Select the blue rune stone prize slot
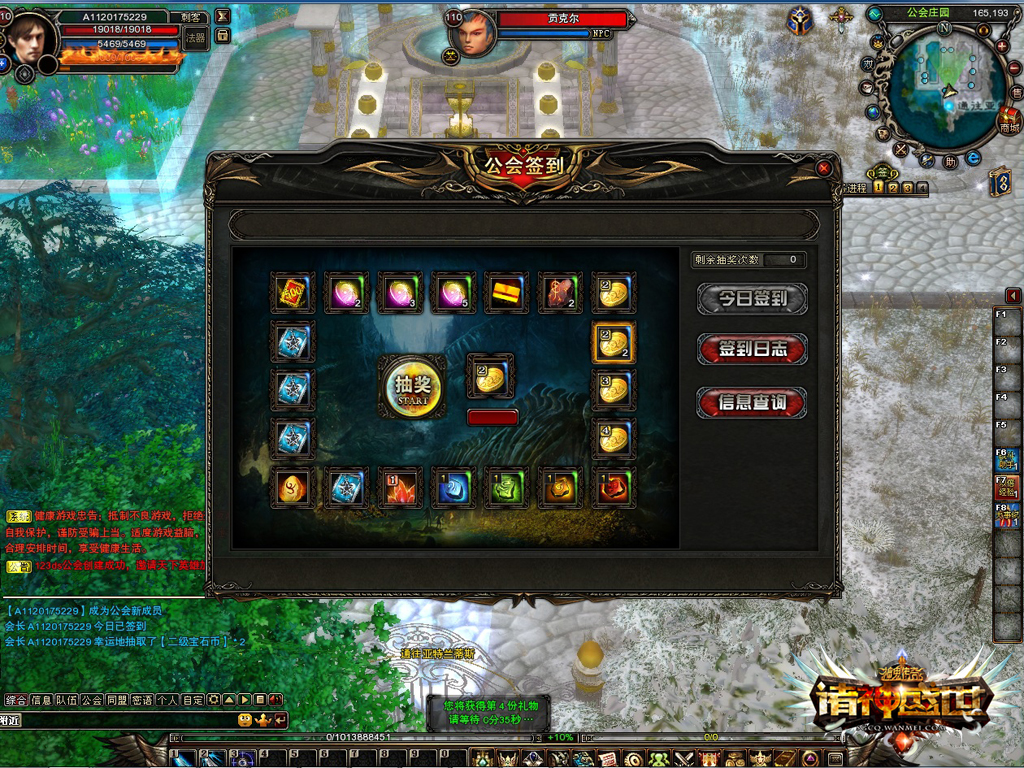Viewport: 1024px width, 768px height. [x=453, y=487]
